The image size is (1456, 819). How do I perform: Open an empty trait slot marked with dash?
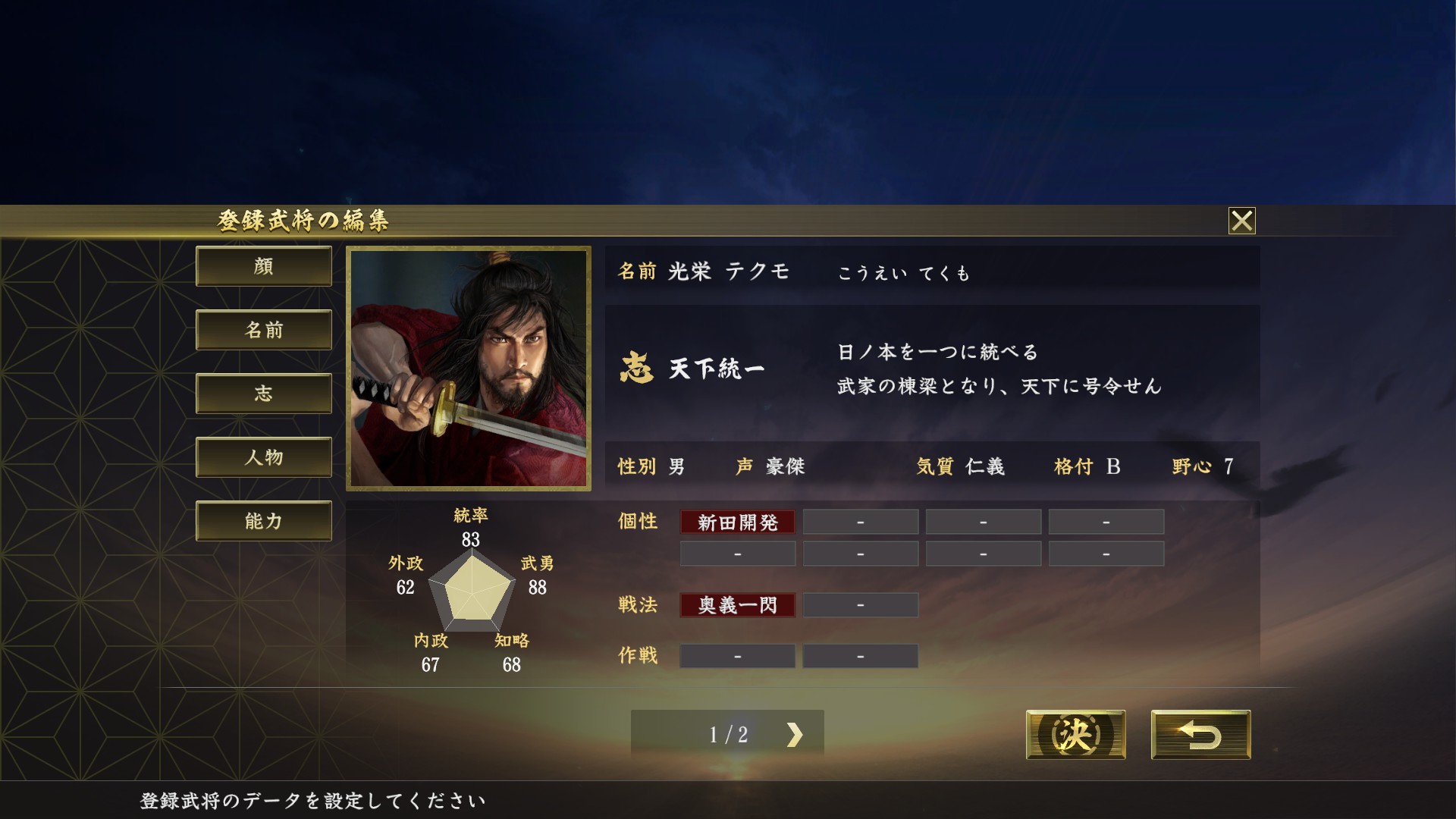(x=860, y=521)
